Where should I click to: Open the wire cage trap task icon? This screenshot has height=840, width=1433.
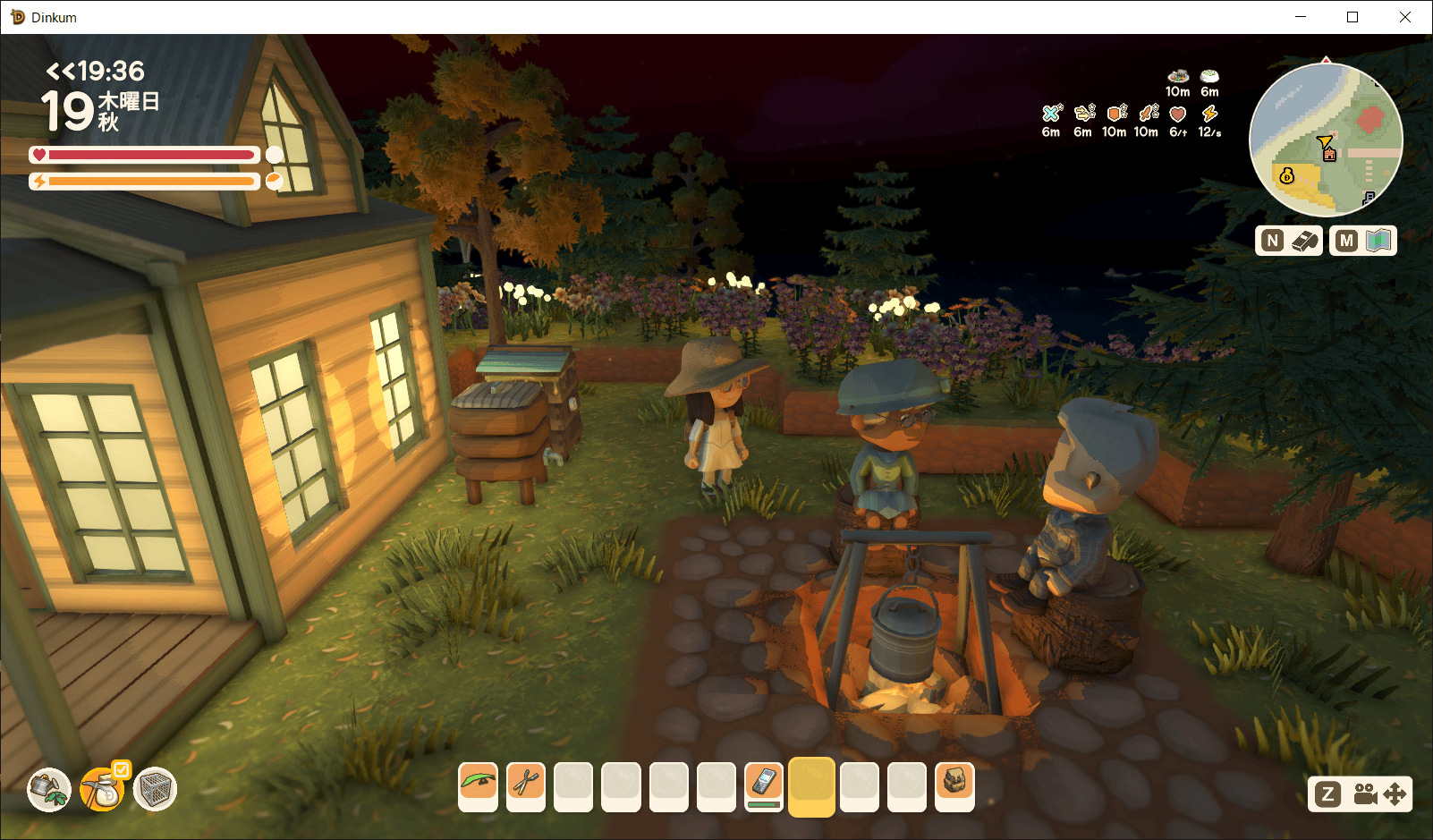(156, 789)
